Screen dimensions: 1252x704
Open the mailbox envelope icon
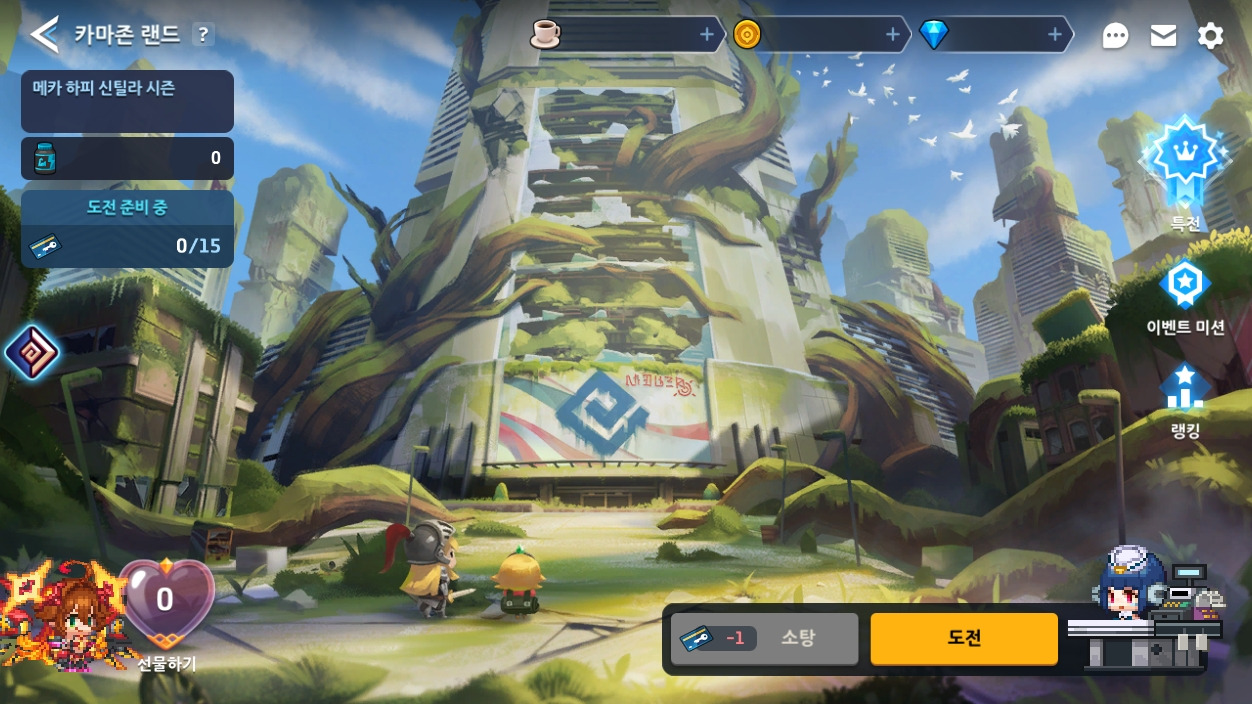(1163, 36)
